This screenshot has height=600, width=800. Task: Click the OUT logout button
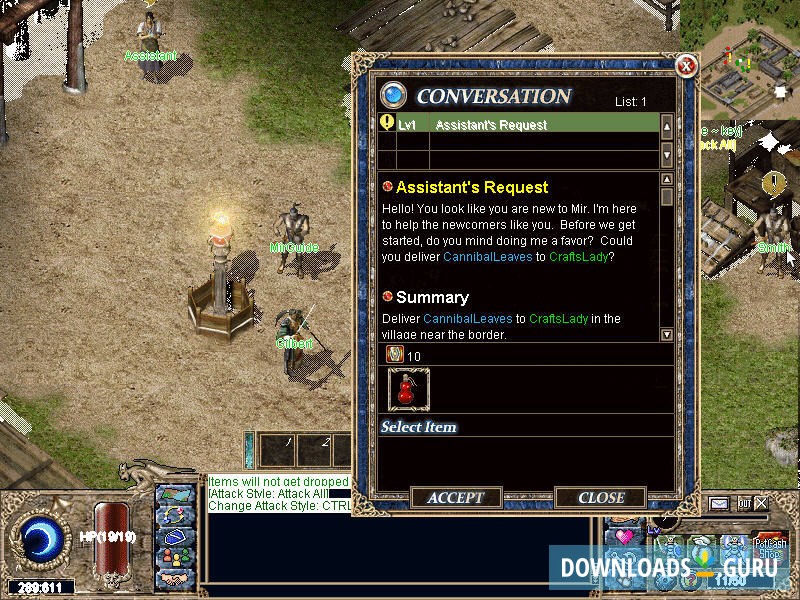(743, 503)
